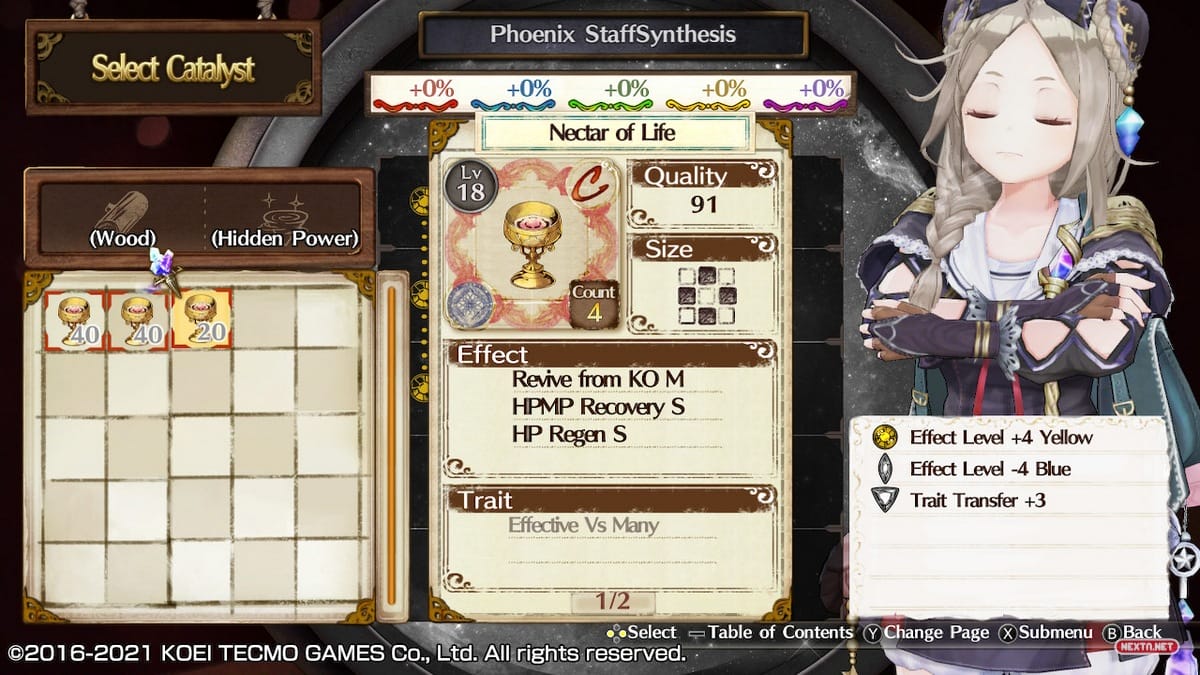
Task: Choose the (Wood) category
Action: pos(122,222)
